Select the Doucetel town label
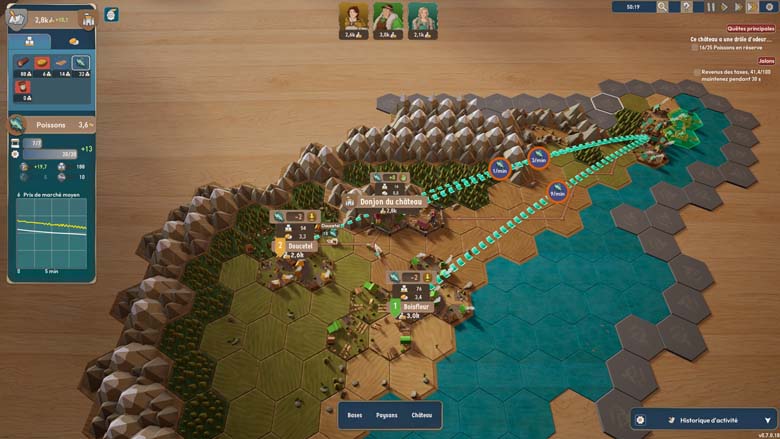 [x=300, y=246]
